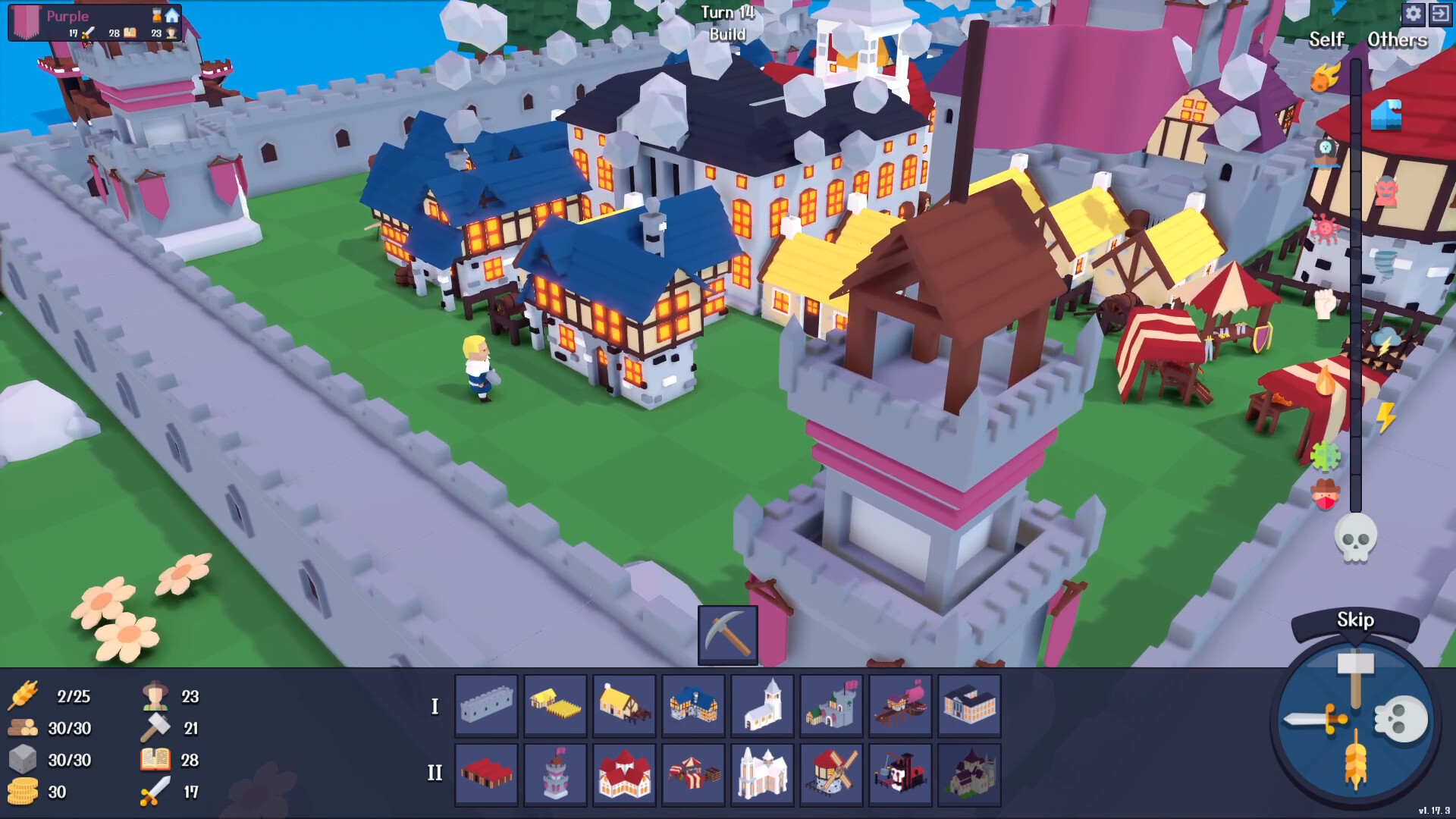This screenshot has height=819, width=1456.
Task: Expand build tier II row label
Action: [x=435, y=773]
